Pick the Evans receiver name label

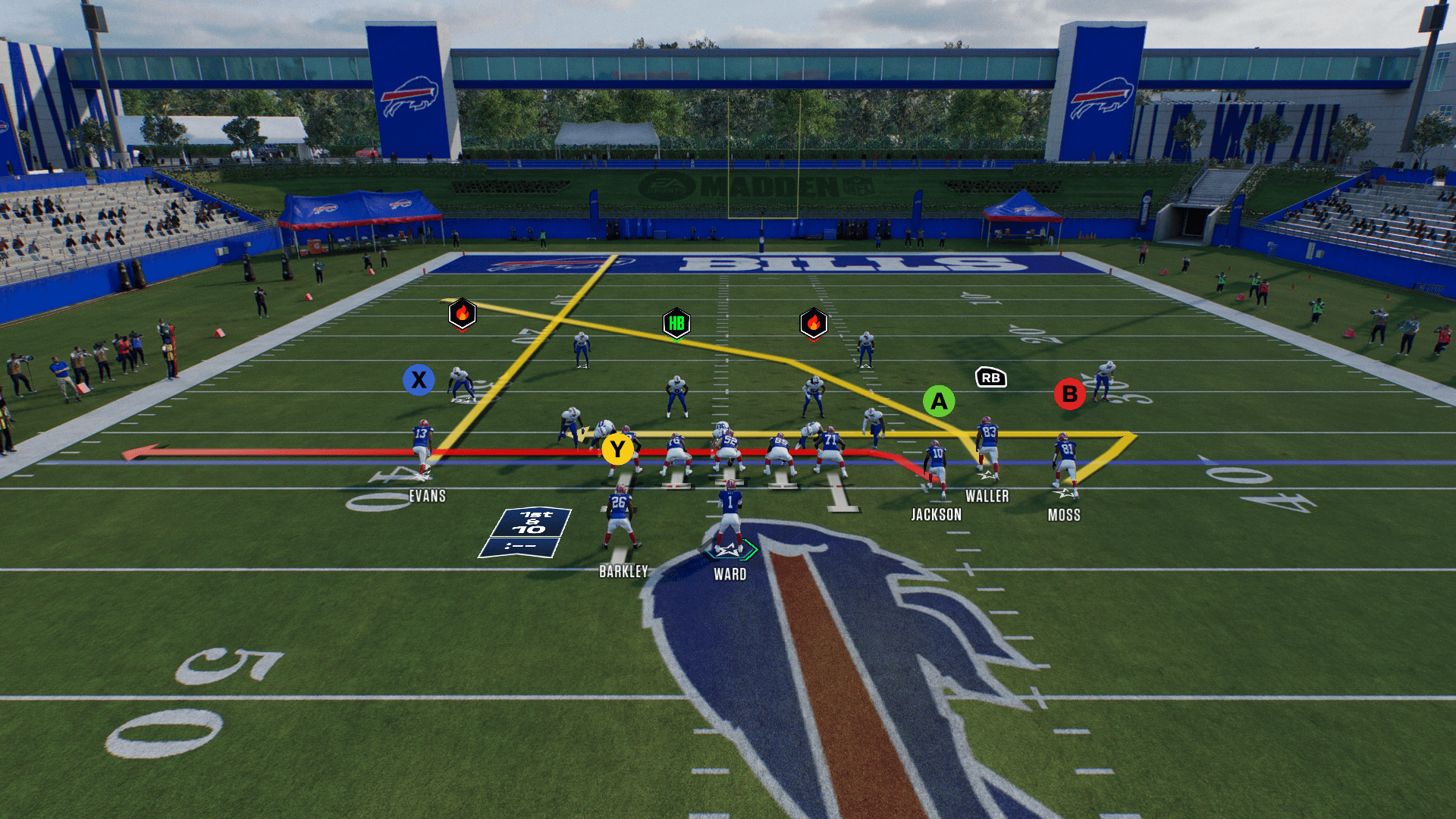tap(427, 497)
